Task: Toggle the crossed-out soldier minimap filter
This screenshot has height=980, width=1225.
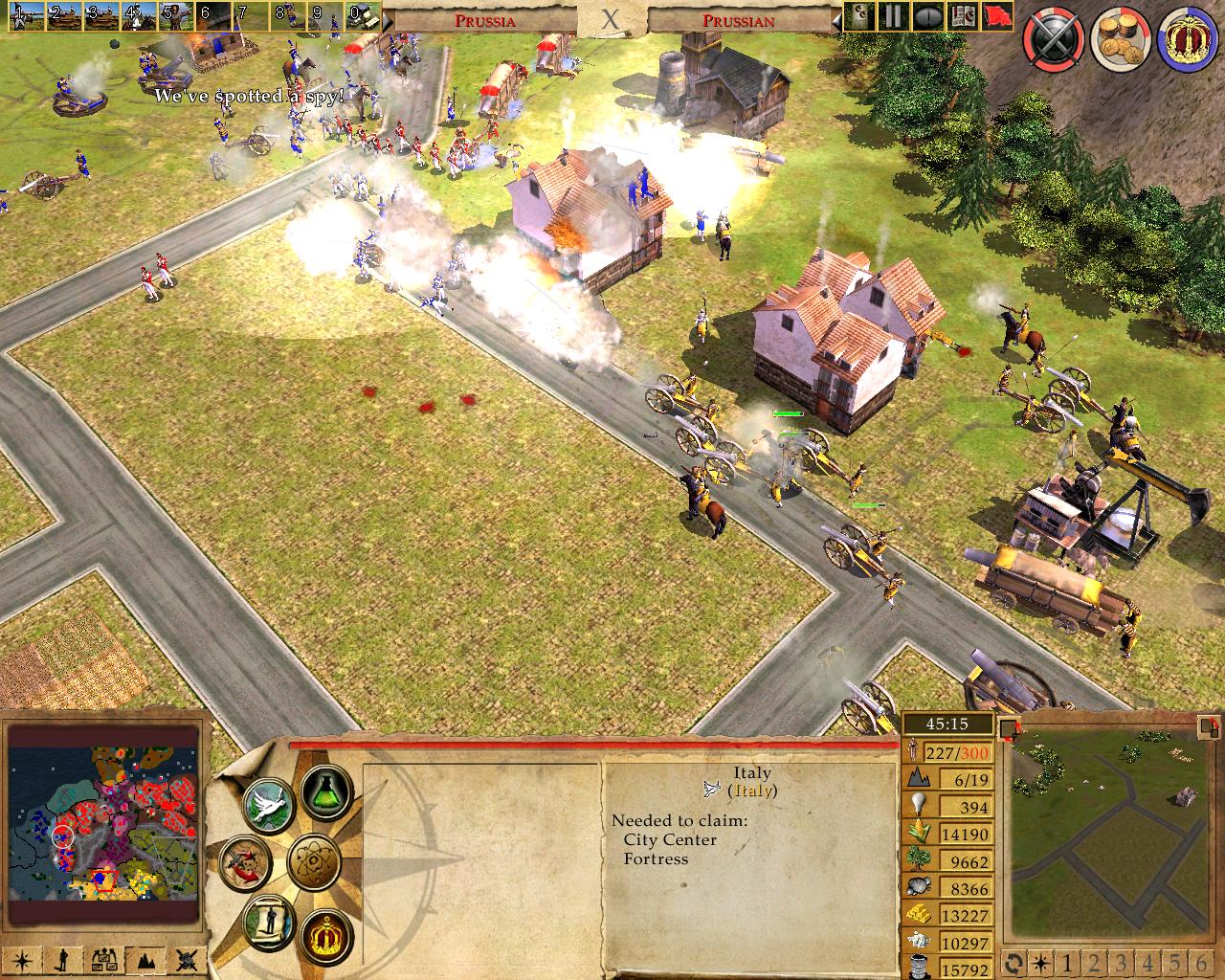Action: pyautogui.click(x=188, y=959)
